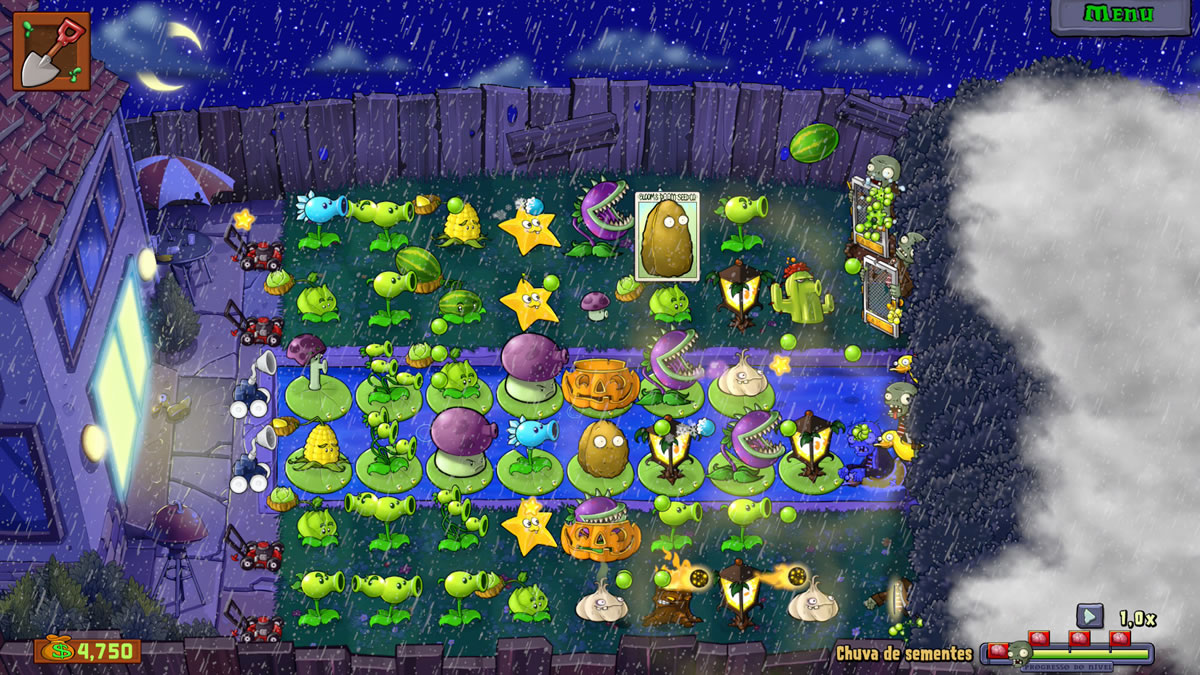Image resolution: width=1200 pixels, height=675 pixels.
Task: Select the shovel tool
Action: (51, 51)
